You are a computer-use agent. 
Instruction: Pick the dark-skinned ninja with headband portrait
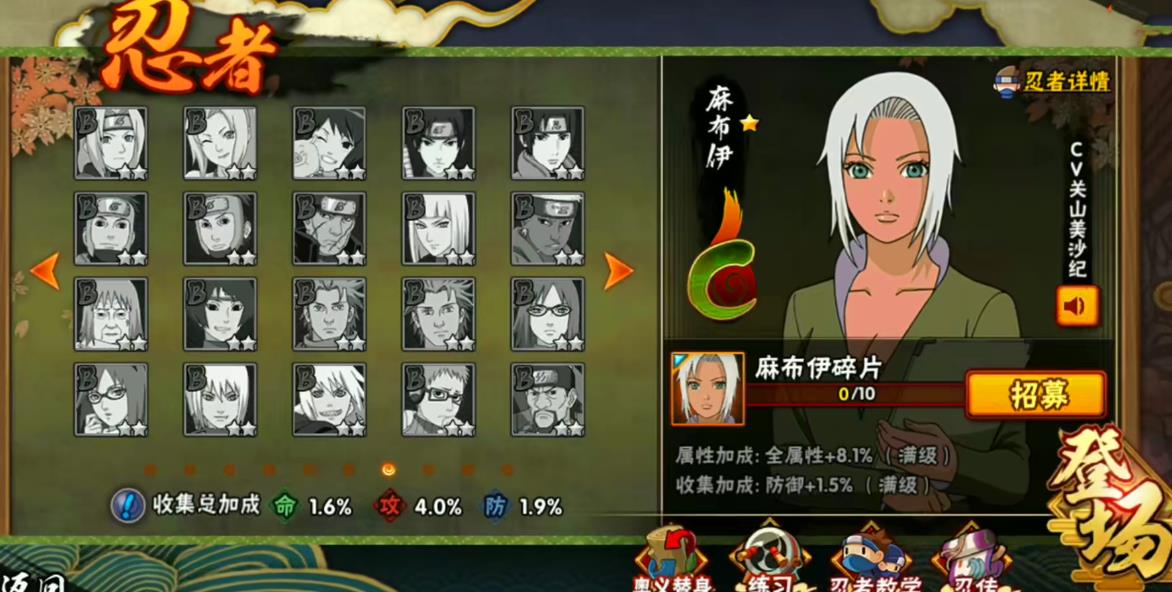point(547,229)
